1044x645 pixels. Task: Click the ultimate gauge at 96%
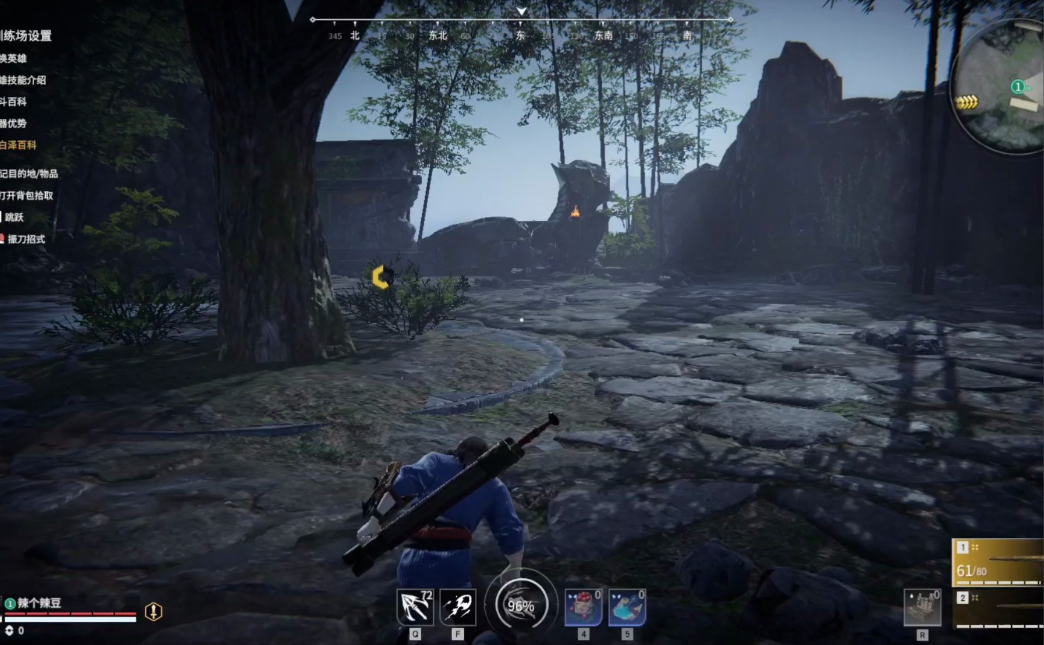[520, 604]
